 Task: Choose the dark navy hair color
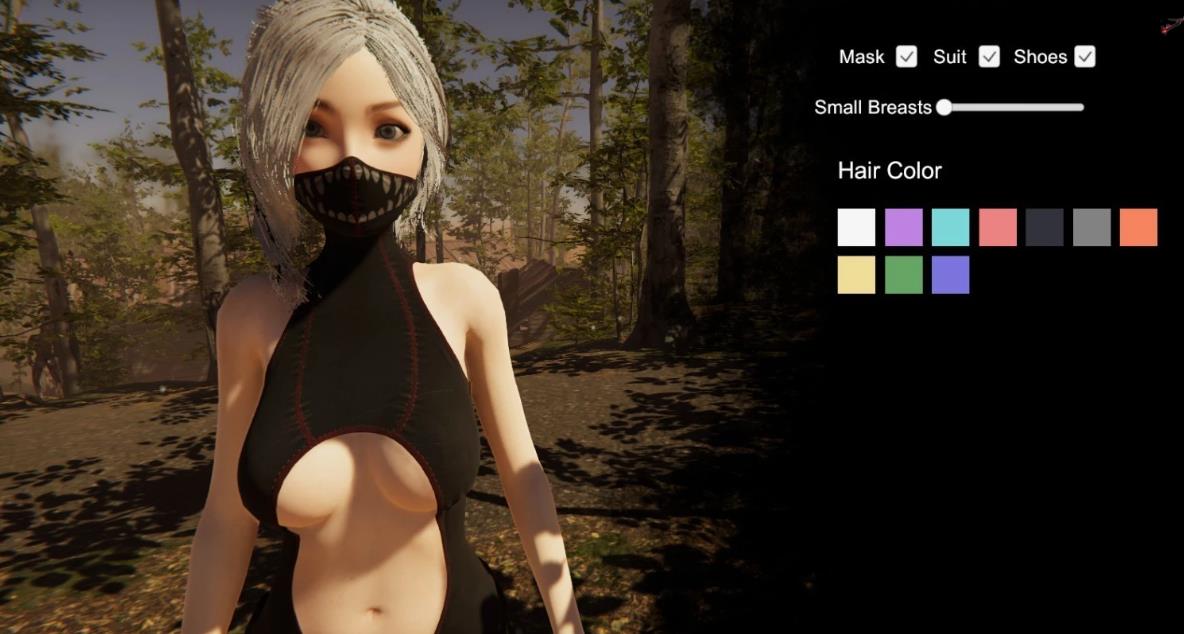[x=1044, y=227]
